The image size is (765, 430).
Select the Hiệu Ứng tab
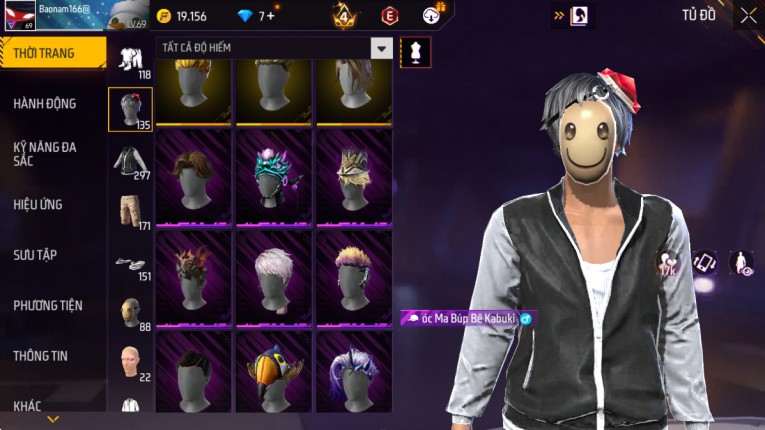(38, 204)
